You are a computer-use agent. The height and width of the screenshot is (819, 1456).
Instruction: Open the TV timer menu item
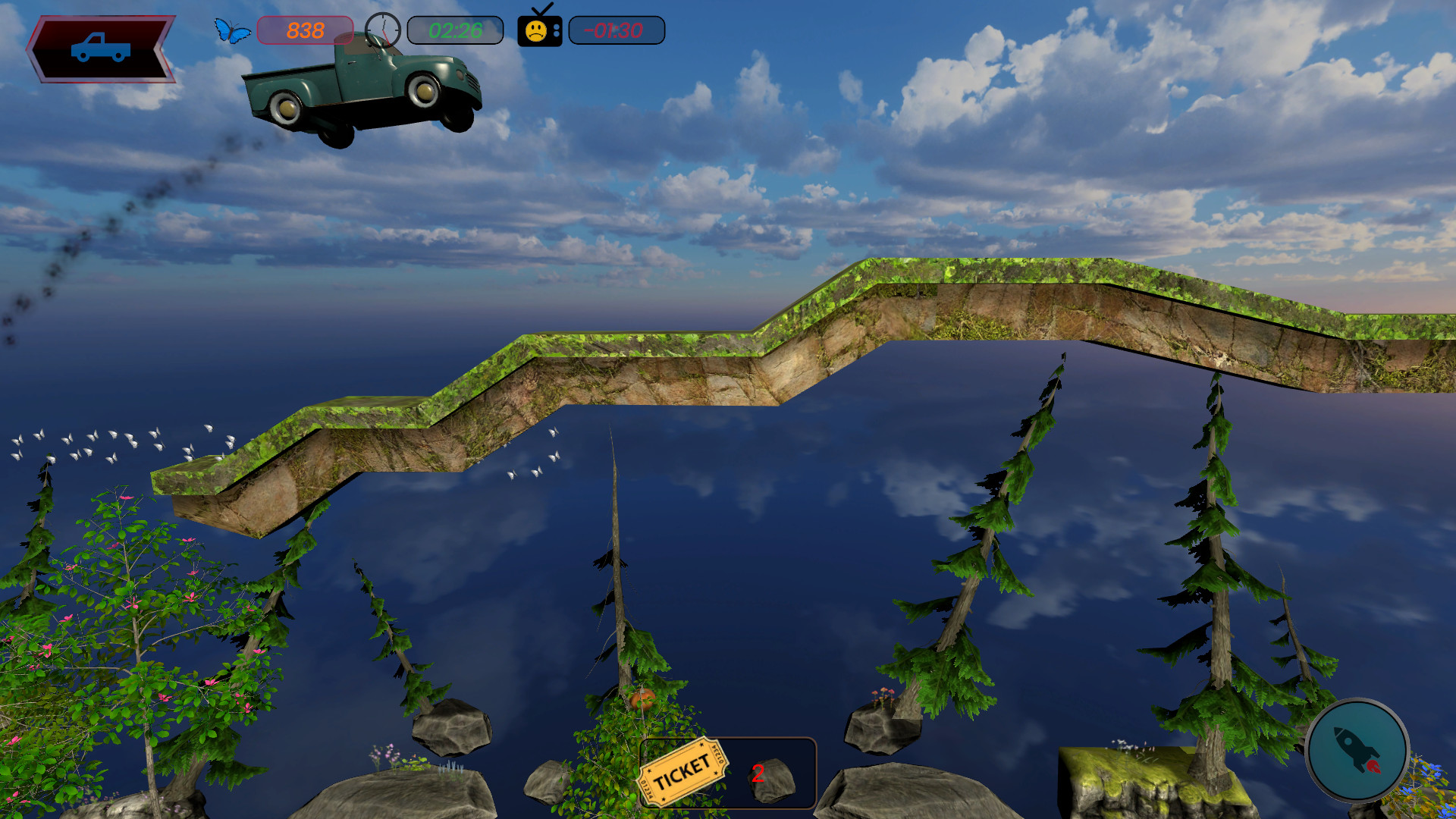click(x=538, y=30)
